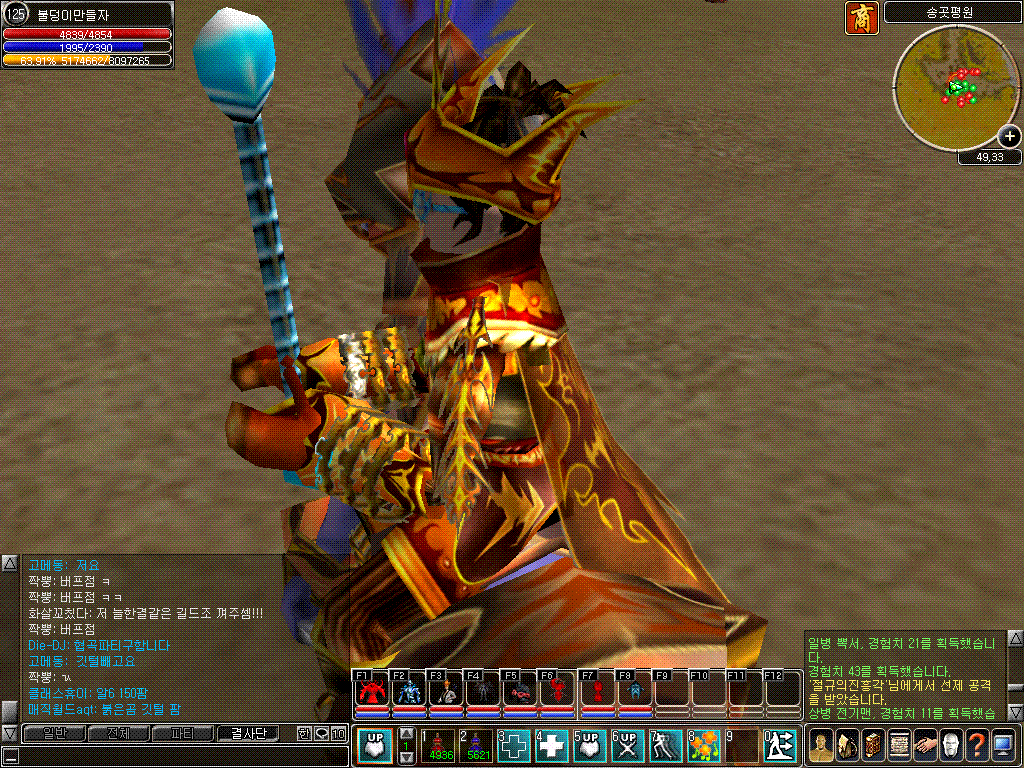Viewport: 1024px width, 768px height.
Task: Toggle the 한 language input button
Action: click(304, 734)
